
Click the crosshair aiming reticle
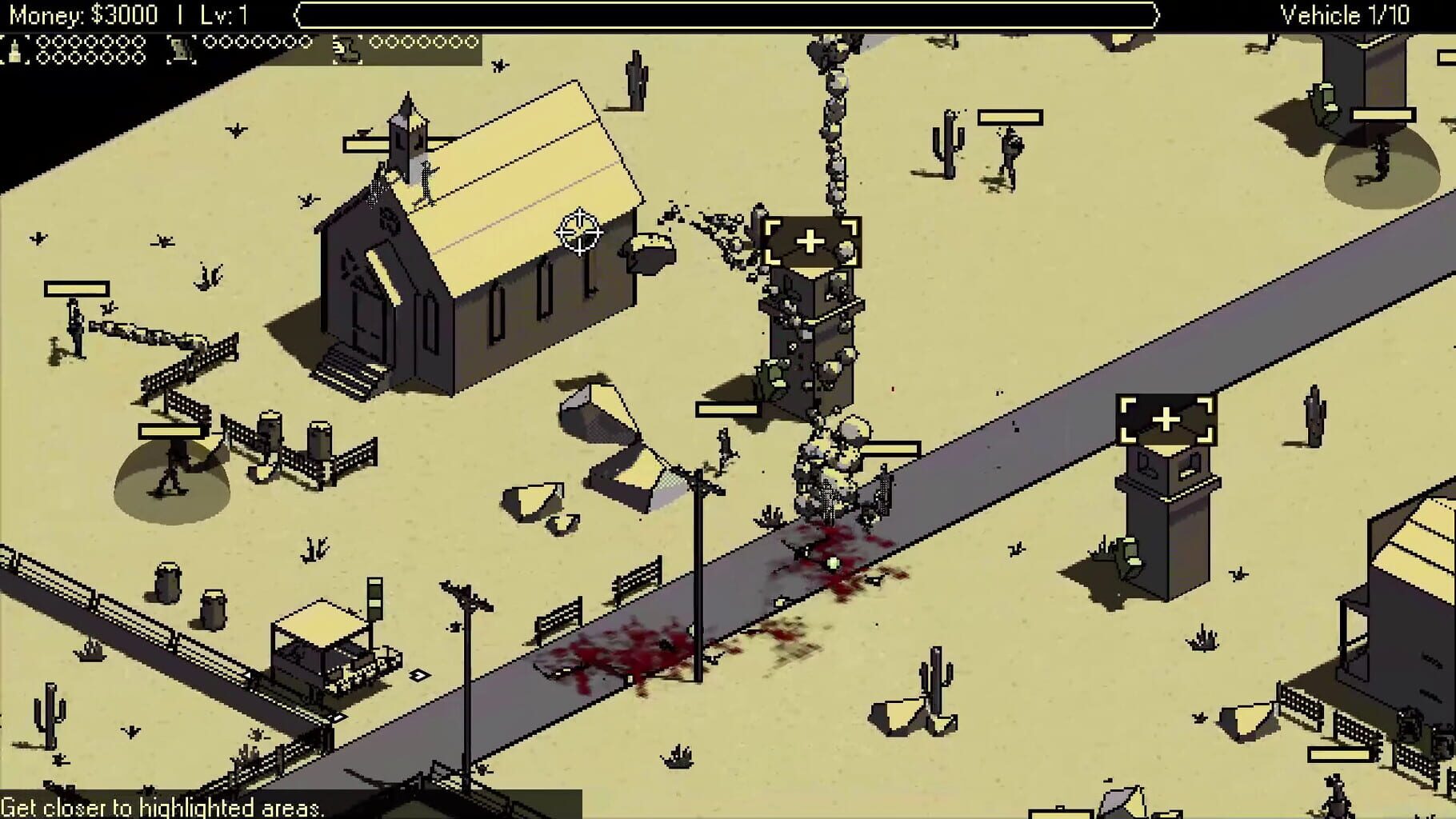tap(578, 231)
